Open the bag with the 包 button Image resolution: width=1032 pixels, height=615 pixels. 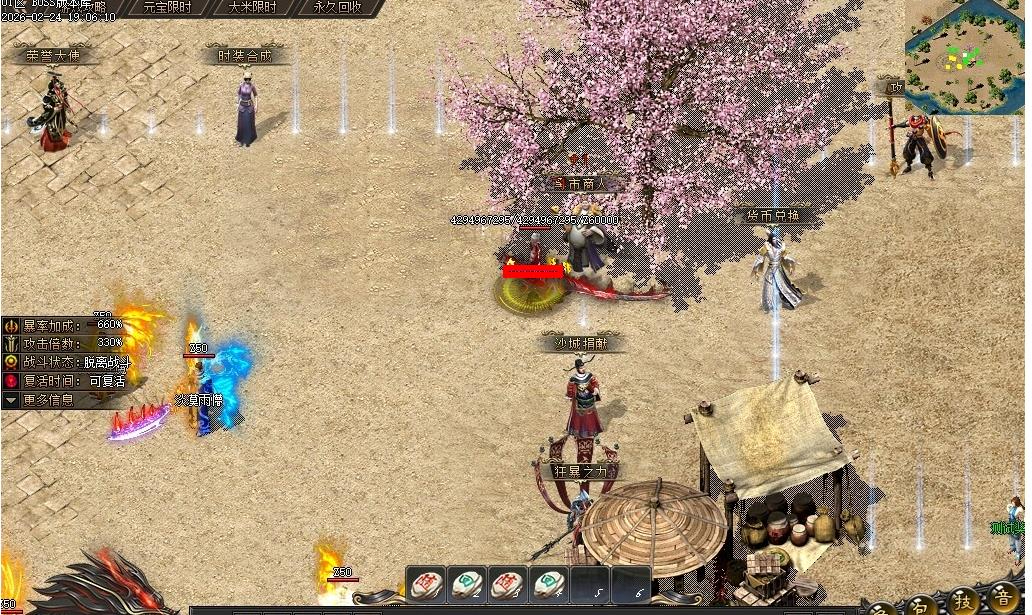pyautogui.click(x=920, y=603)
